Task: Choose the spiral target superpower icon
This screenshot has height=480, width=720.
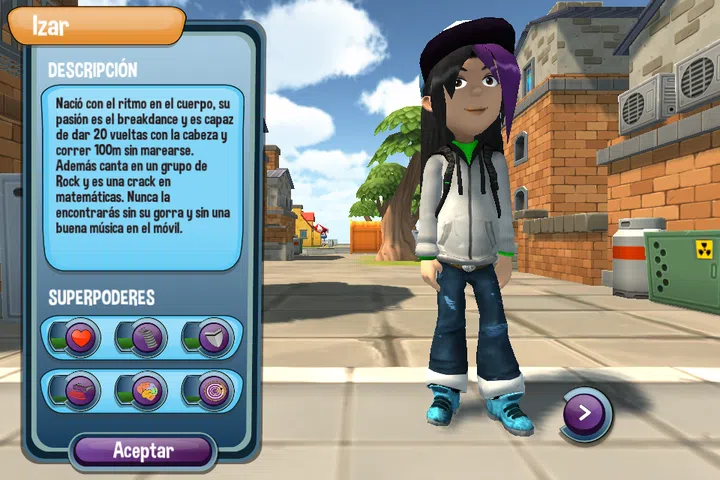Action: (212, 388)
